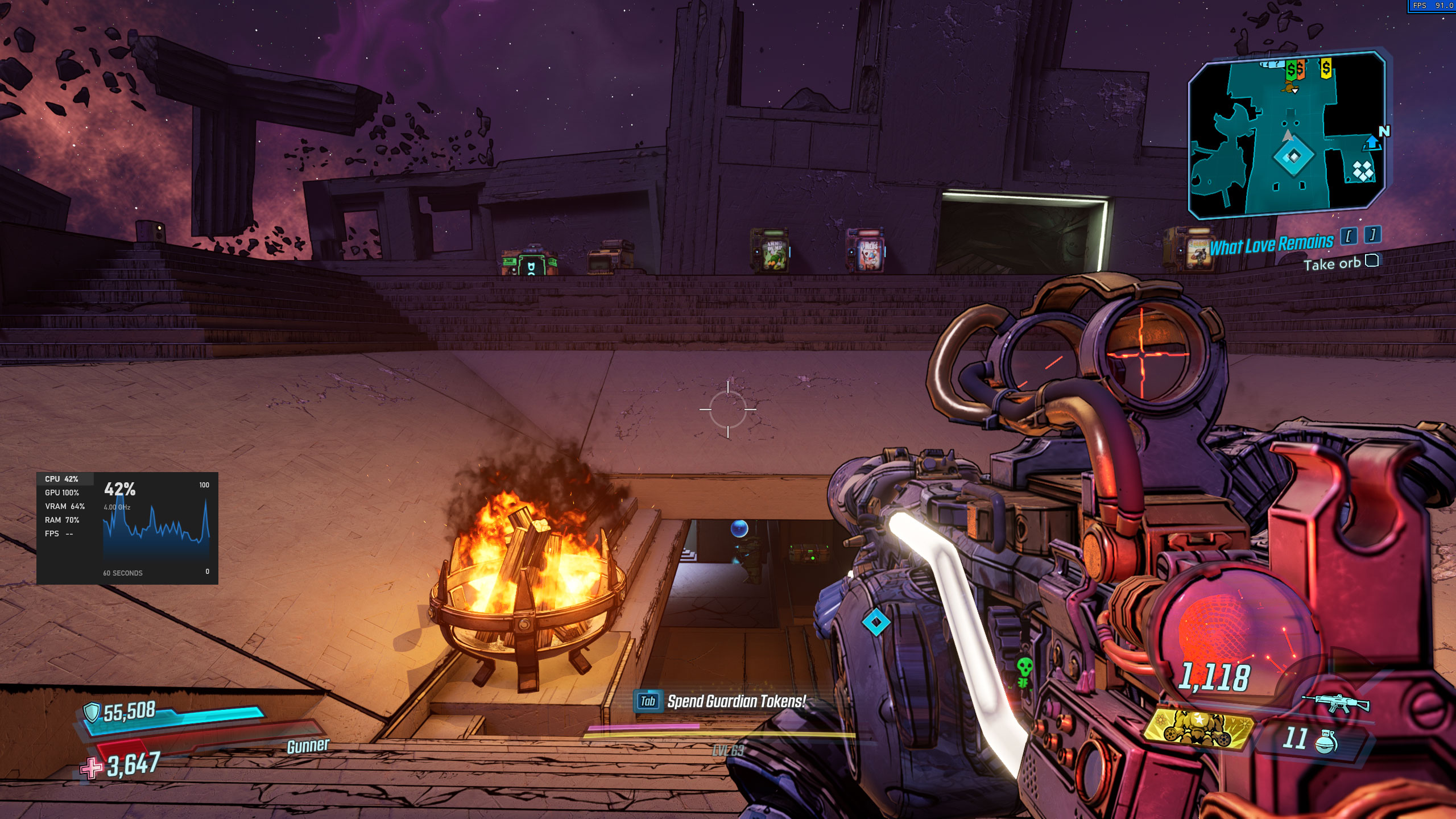Tick the Take orb objective checkbox

pyautogui.click(x=1372, y=261)
